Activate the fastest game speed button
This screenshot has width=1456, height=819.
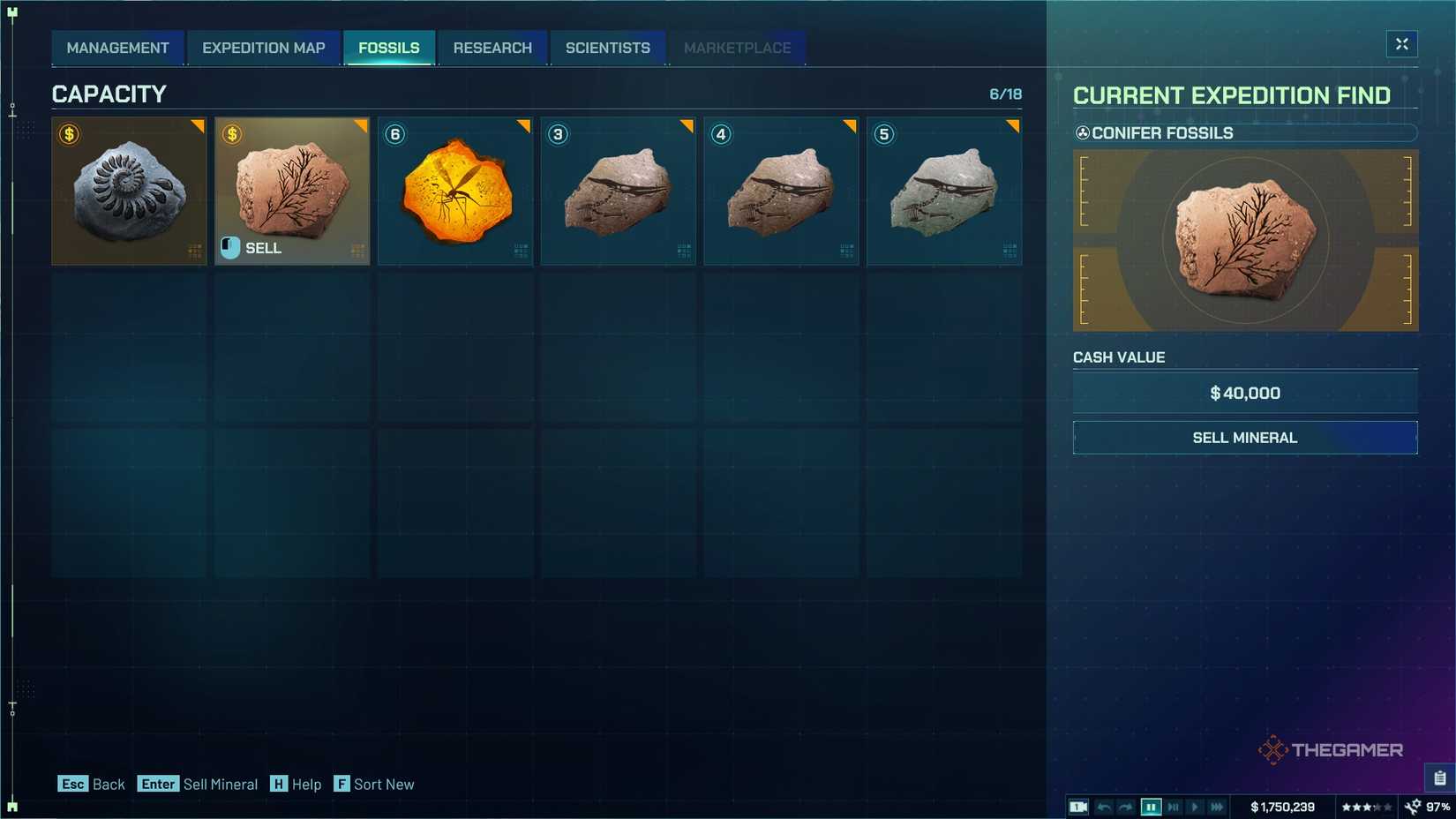pyautogui.click(x=1217, y=807)
